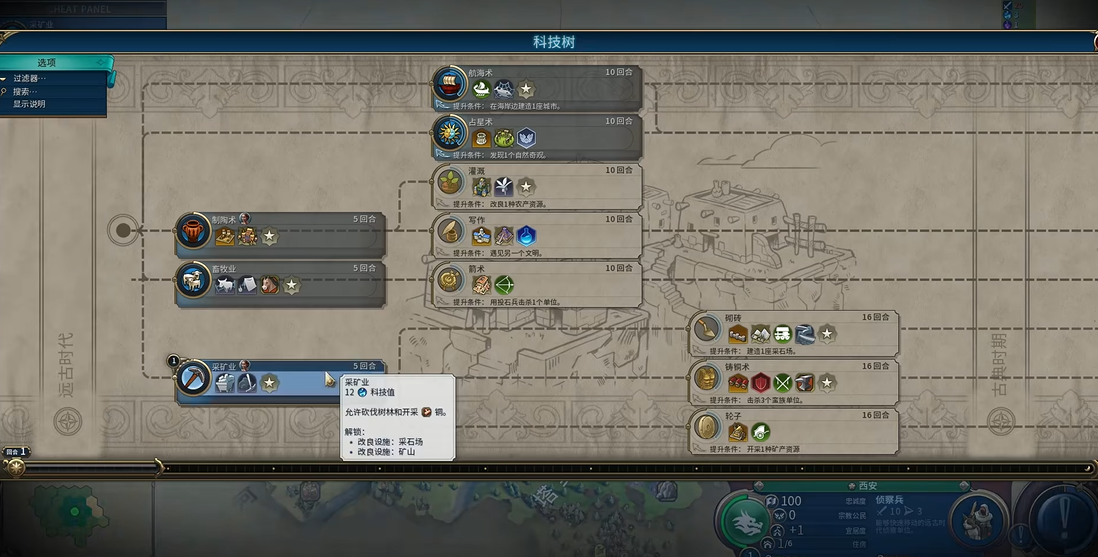Toggle 显示说明 show descriptions option
This screenshot has height=557, width=1098.
pyautogui.click(x=30, y=104)
